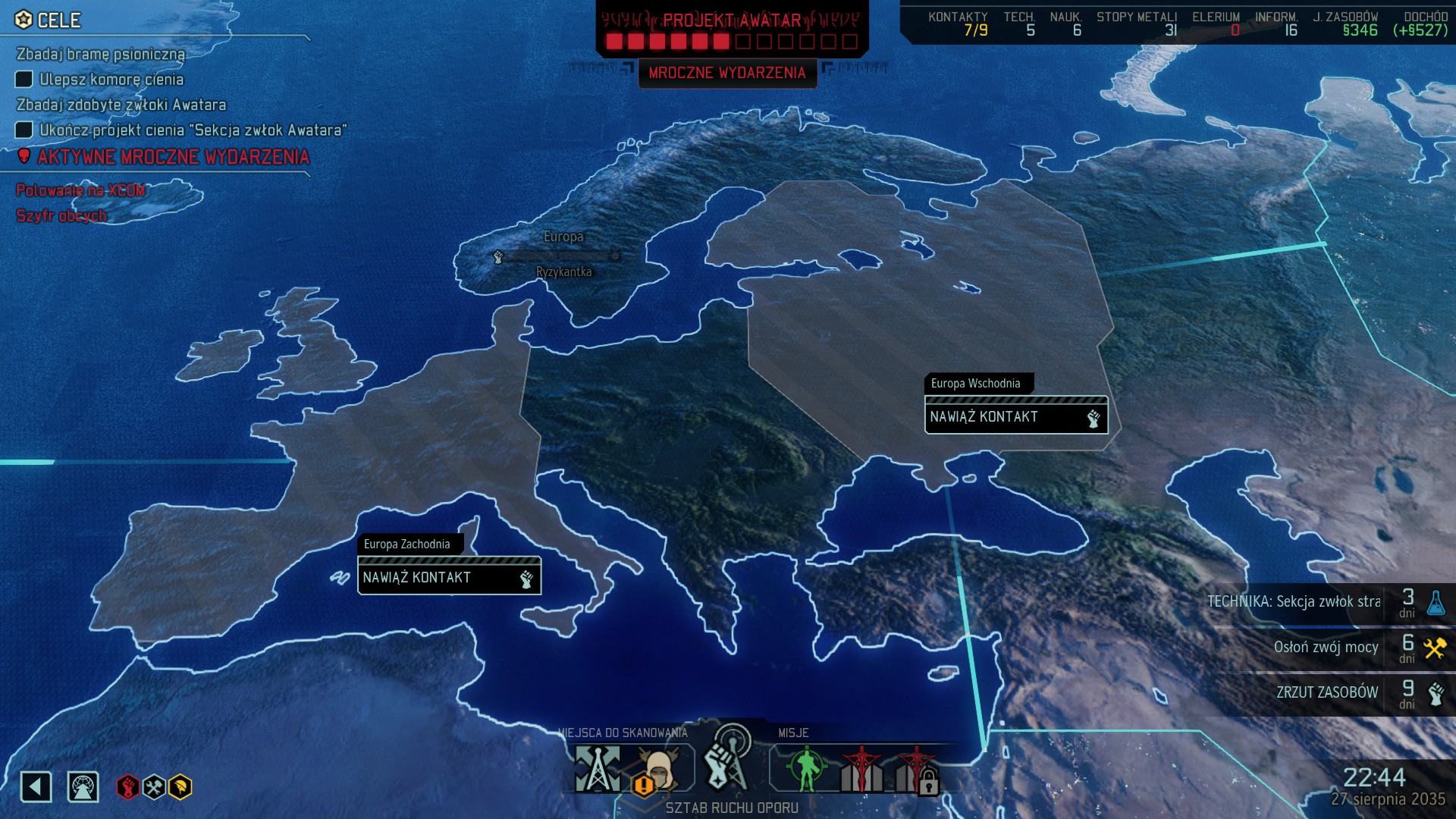
Task: Select the wrench and hammer hexagon icon
Action: (x=154, y=787)
